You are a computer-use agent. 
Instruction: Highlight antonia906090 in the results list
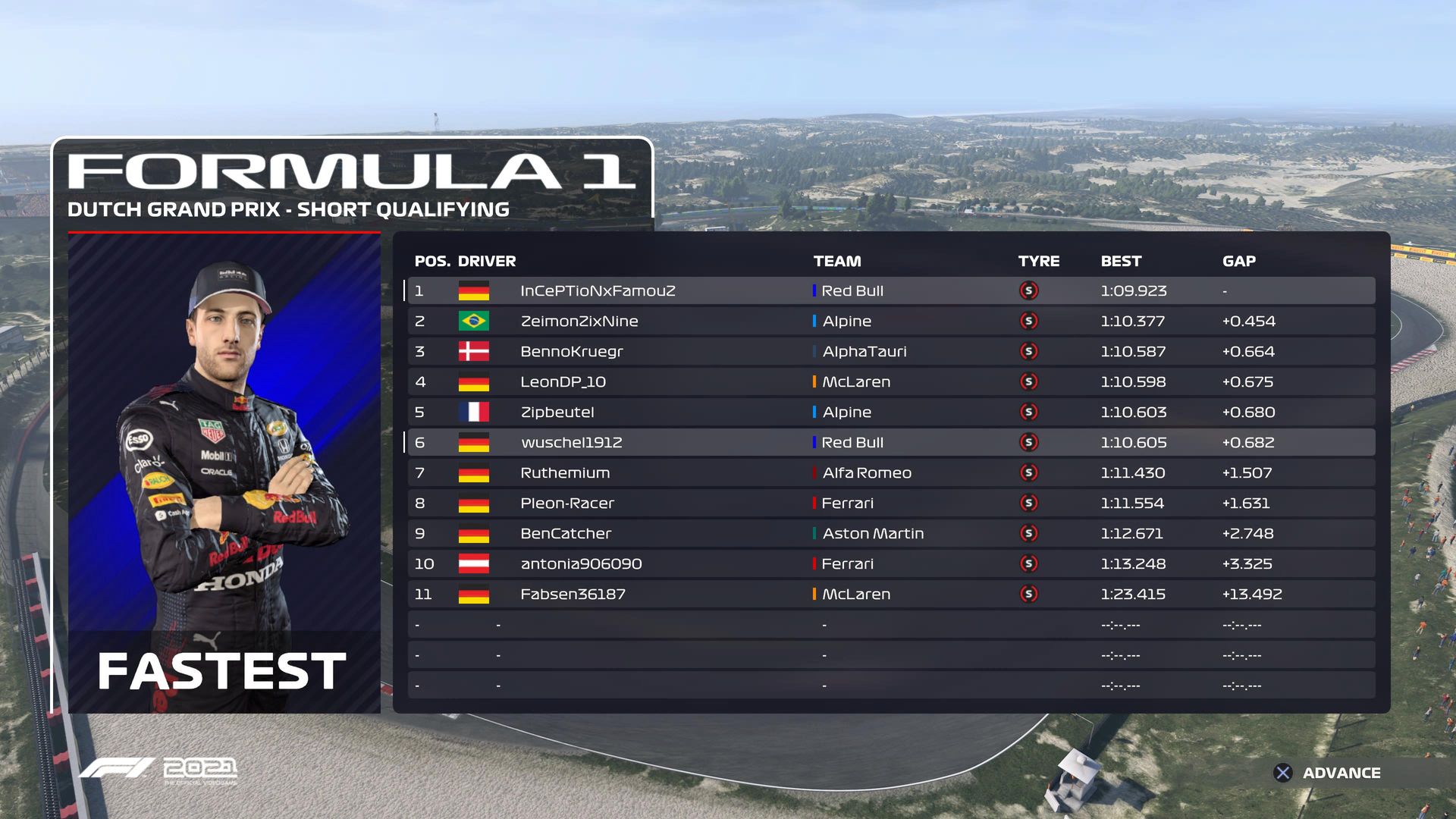pos(890,563)
